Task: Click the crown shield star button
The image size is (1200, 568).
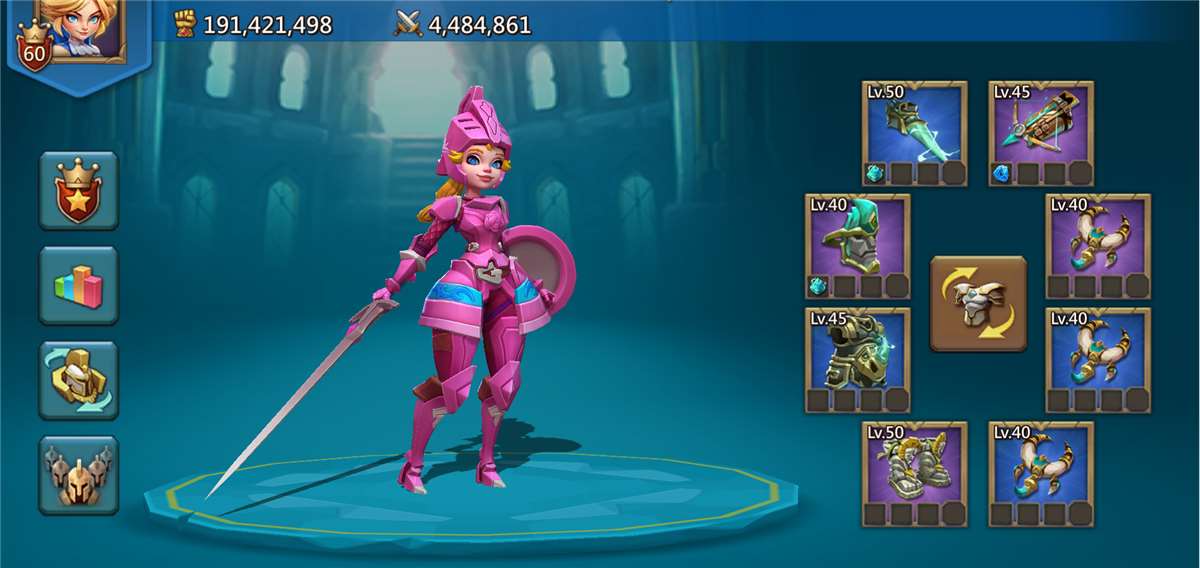Action: click(78, 190)
